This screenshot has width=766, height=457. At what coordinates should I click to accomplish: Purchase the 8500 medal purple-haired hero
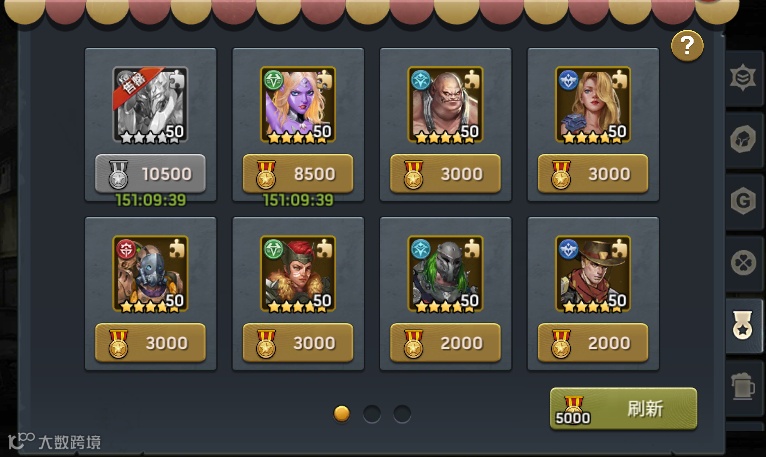point(298,173)
